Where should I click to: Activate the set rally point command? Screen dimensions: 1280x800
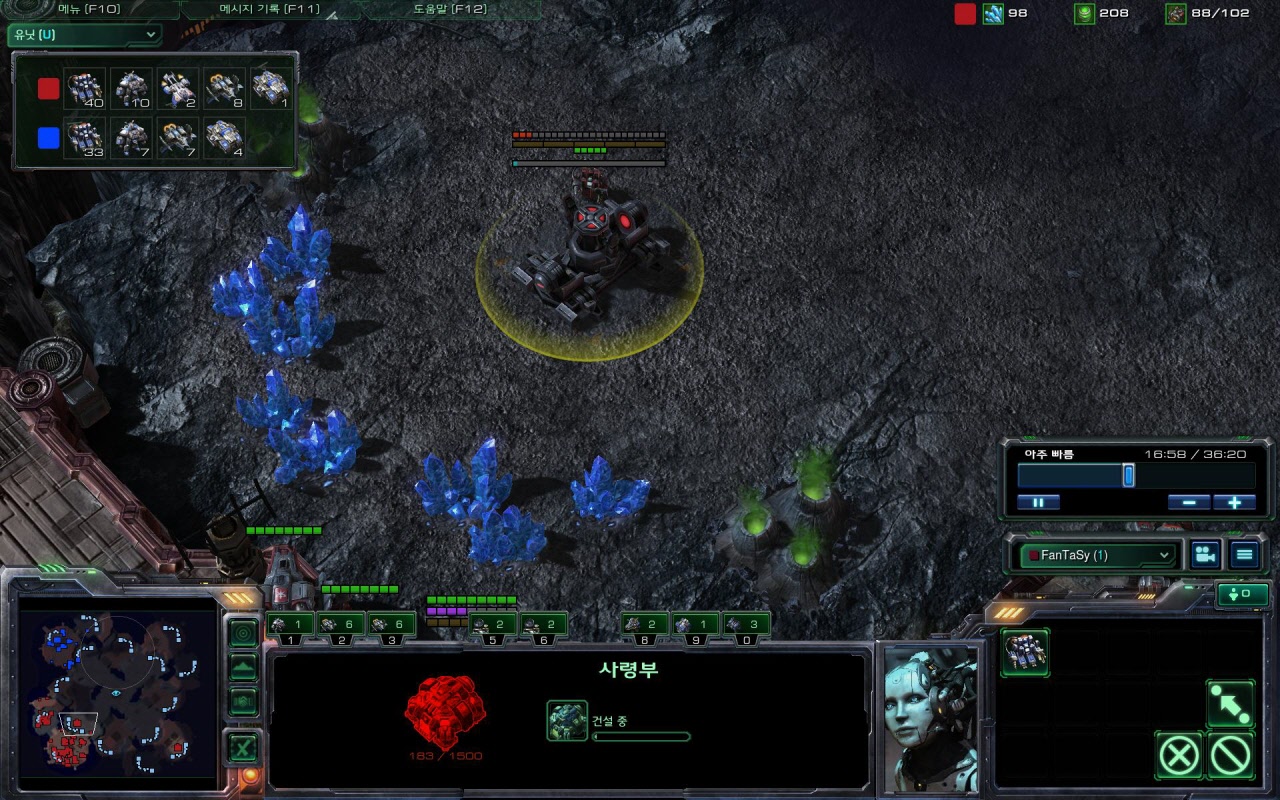point(1230,704)
